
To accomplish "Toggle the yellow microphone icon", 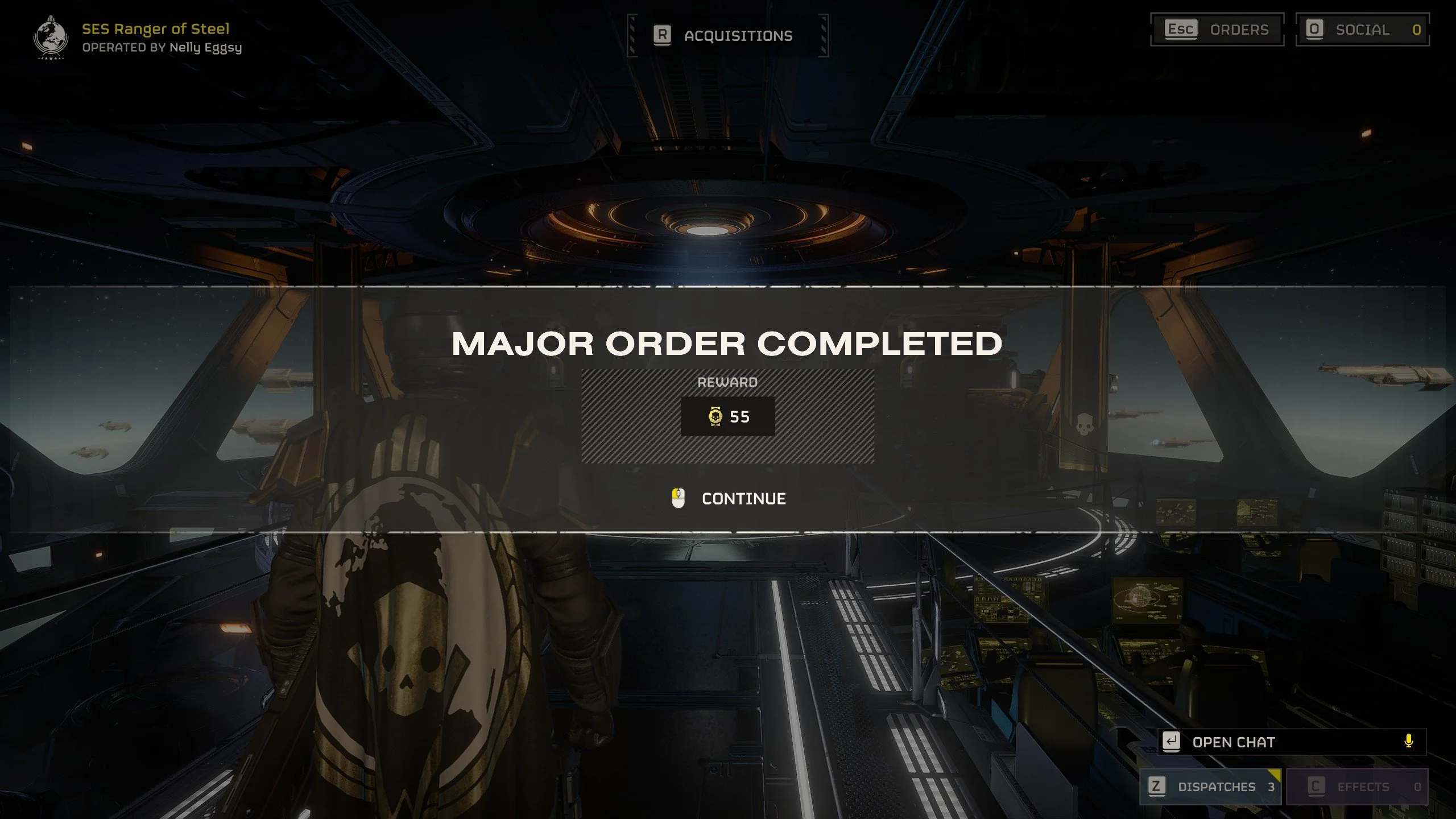I will (1408, 741).
